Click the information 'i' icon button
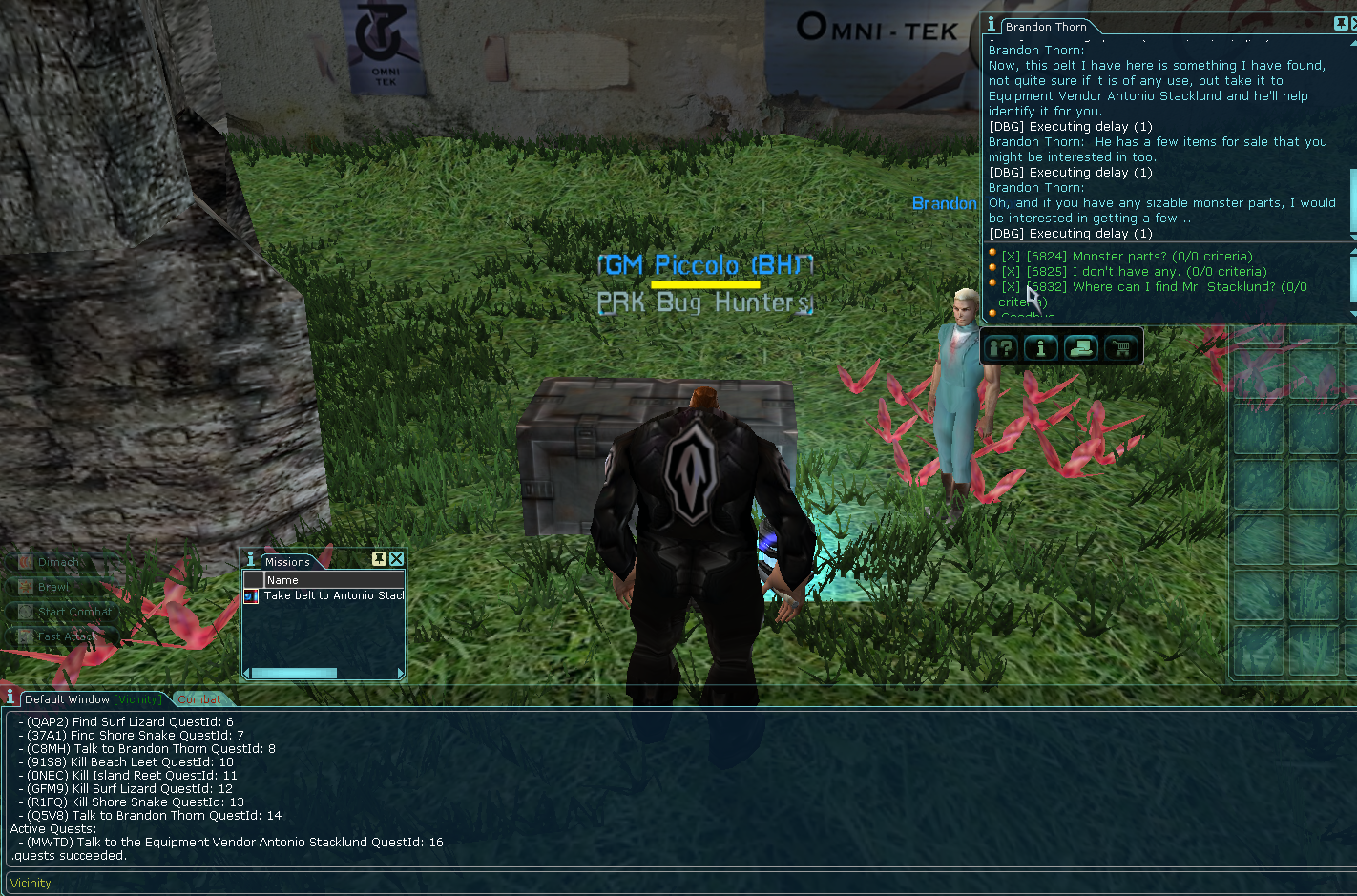 (x=1041, y=348)
